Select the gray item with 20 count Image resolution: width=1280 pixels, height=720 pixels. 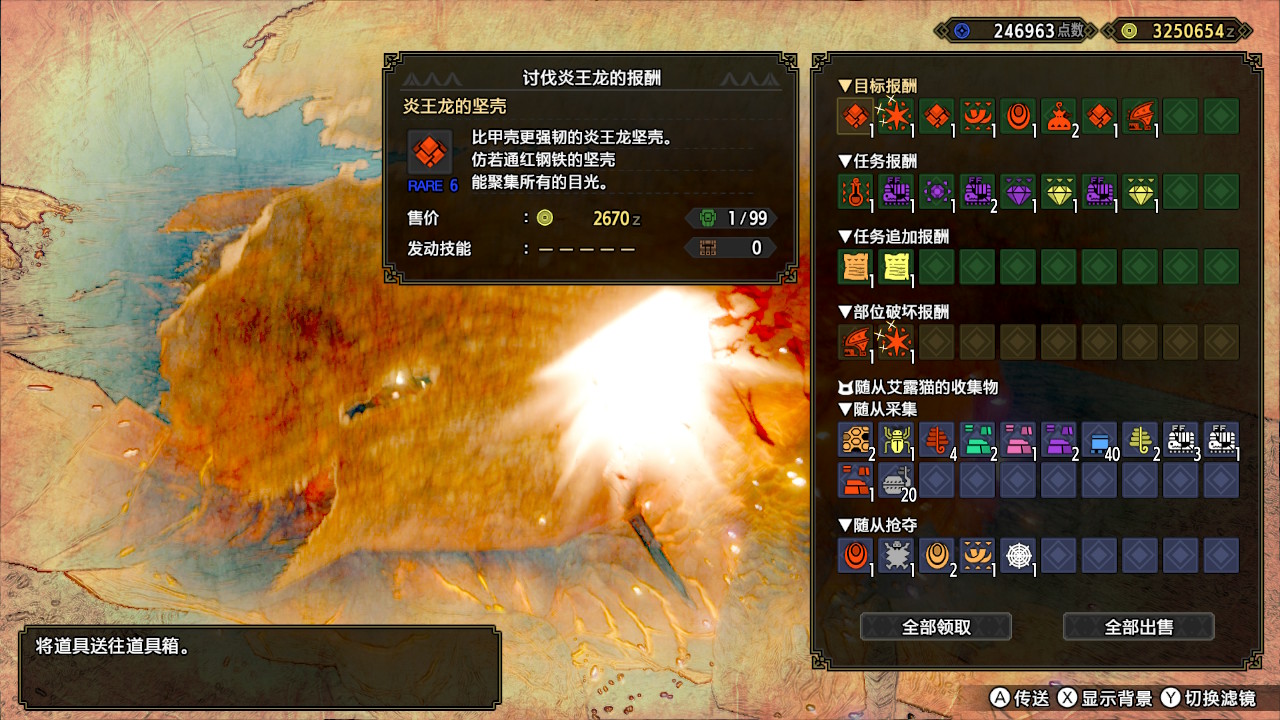897,479
